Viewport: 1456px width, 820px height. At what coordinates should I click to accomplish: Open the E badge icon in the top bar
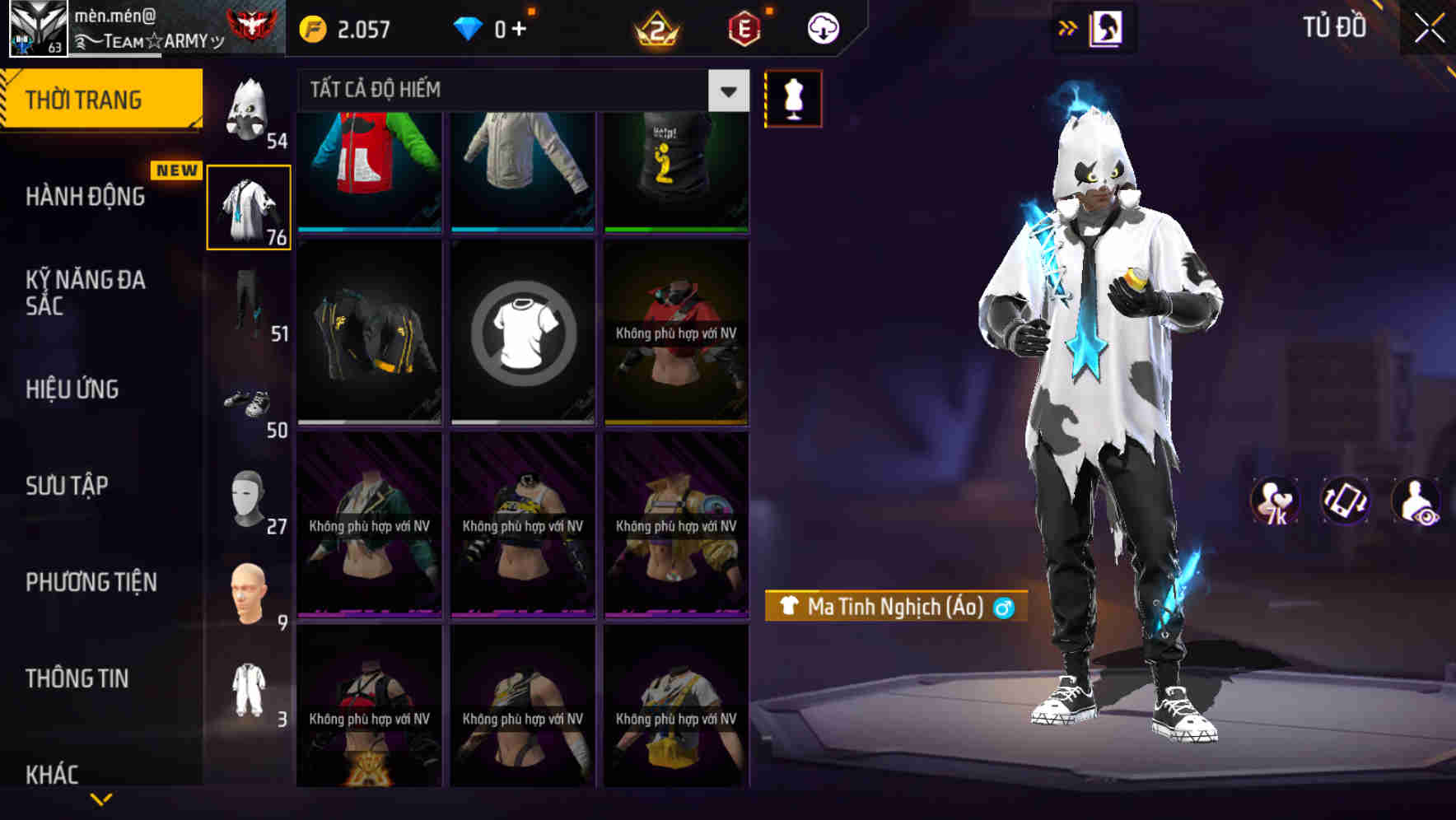click(745, 26)
